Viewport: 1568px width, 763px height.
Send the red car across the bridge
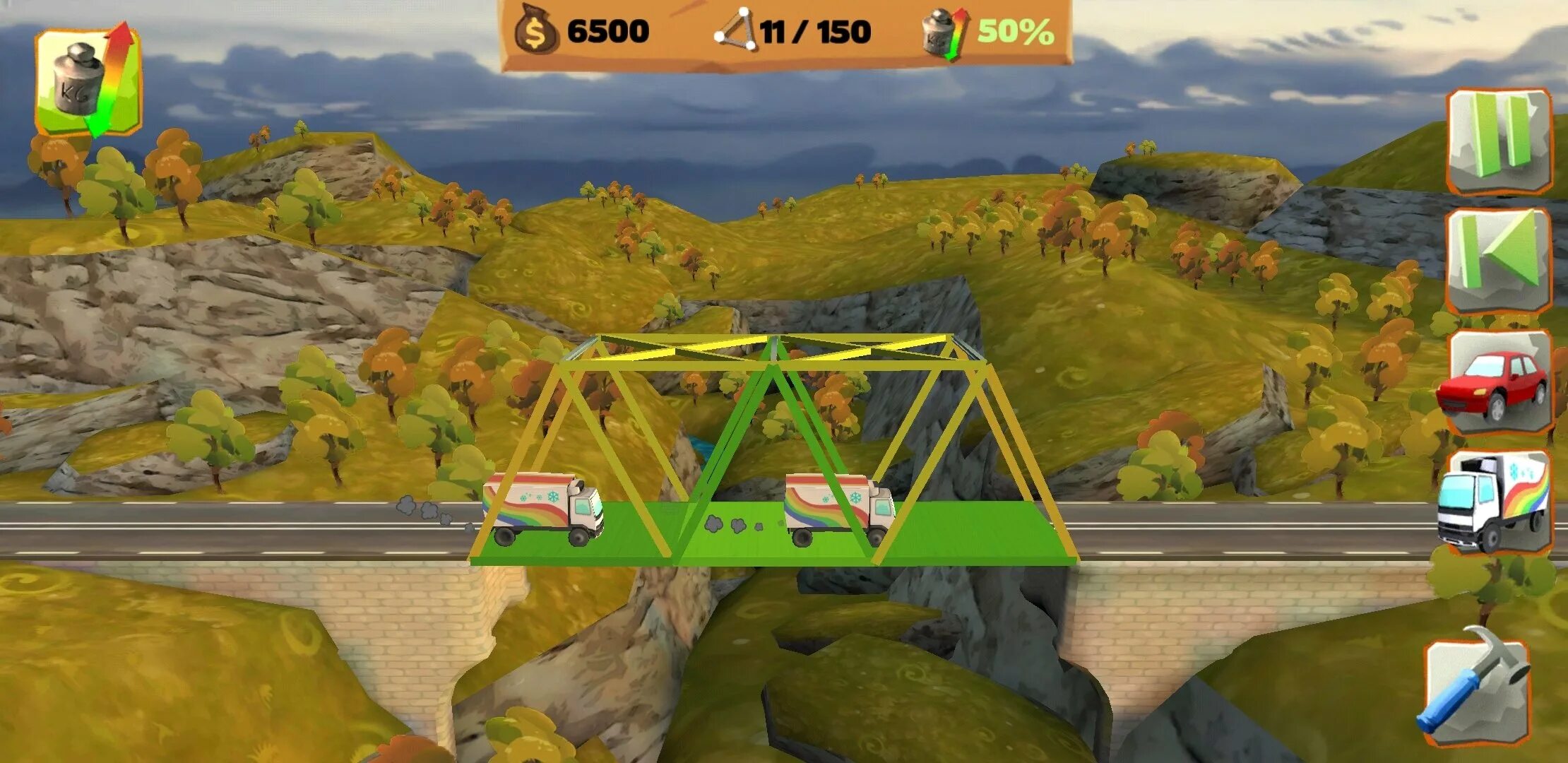(1496, 383)
